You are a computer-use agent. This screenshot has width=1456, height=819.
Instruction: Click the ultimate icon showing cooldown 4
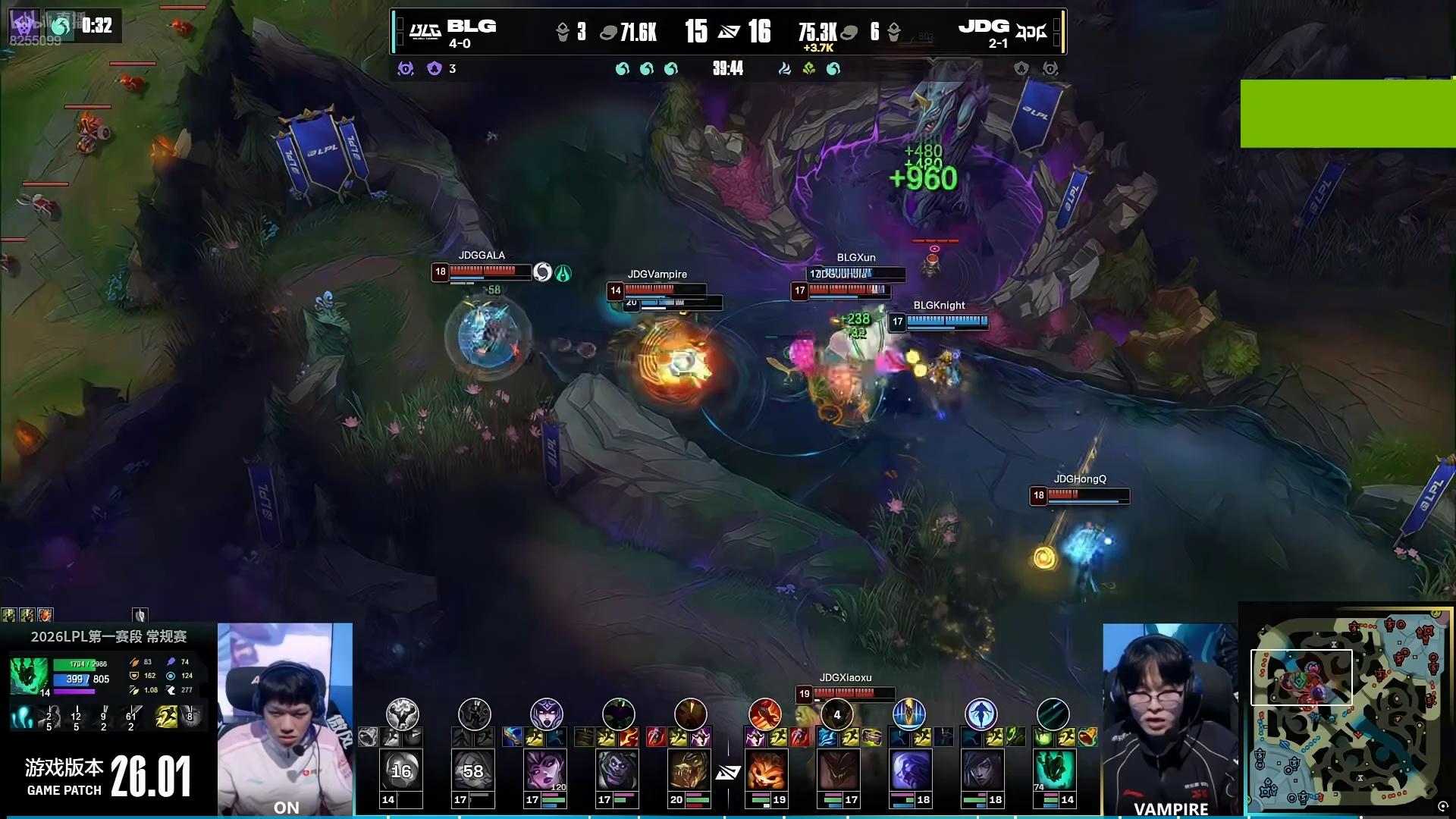[x=837, y=714]
